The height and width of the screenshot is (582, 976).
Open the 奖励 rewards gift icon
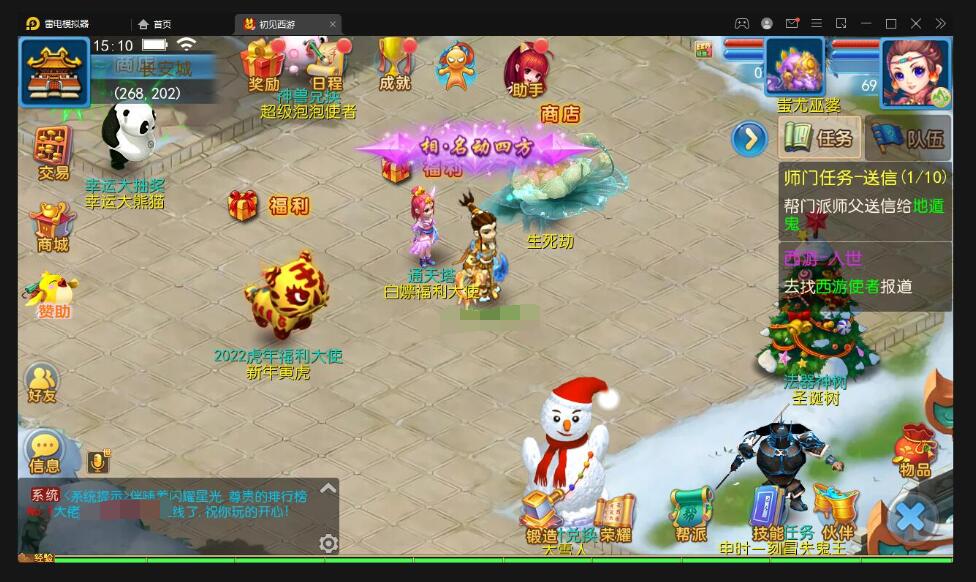(264, 64)
